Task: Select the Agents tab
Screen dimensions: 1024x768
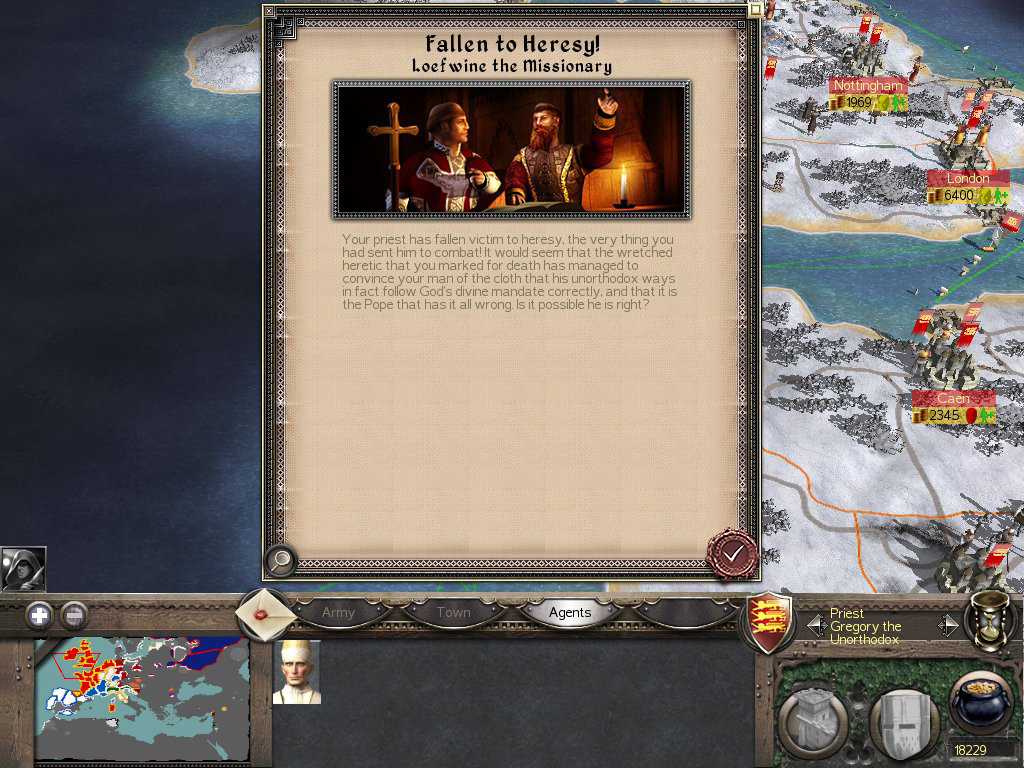Action: (570, 612)
